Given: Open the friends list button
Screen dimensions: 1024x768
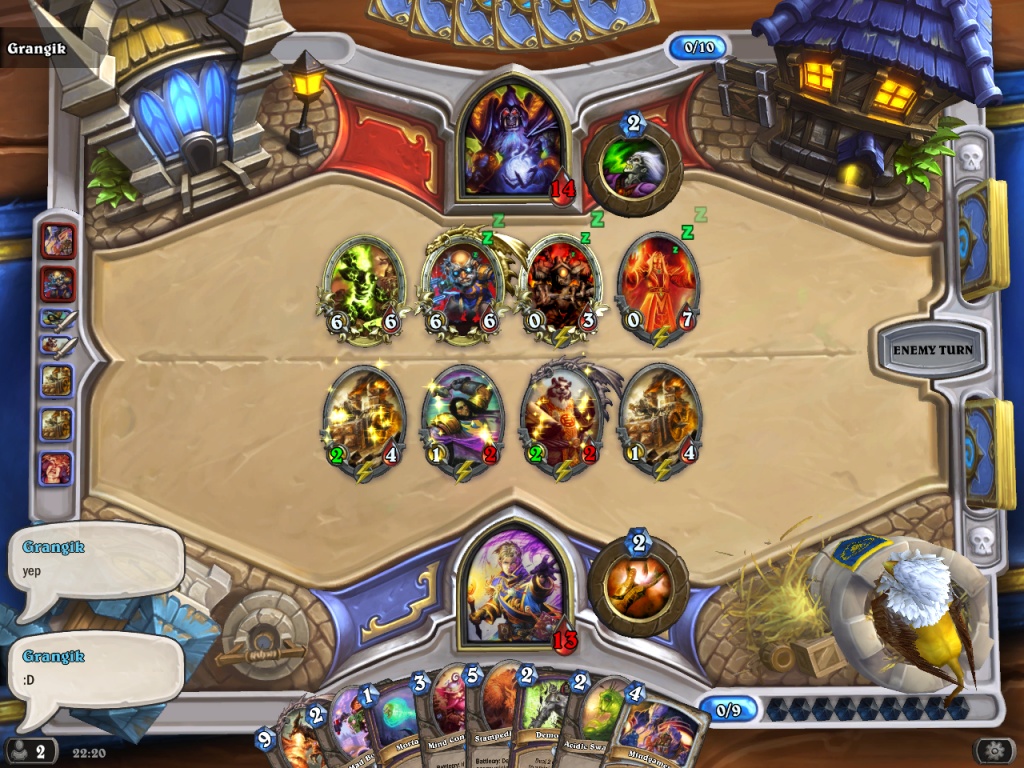Looking at the screenshot, I should [x=31, y=750].
